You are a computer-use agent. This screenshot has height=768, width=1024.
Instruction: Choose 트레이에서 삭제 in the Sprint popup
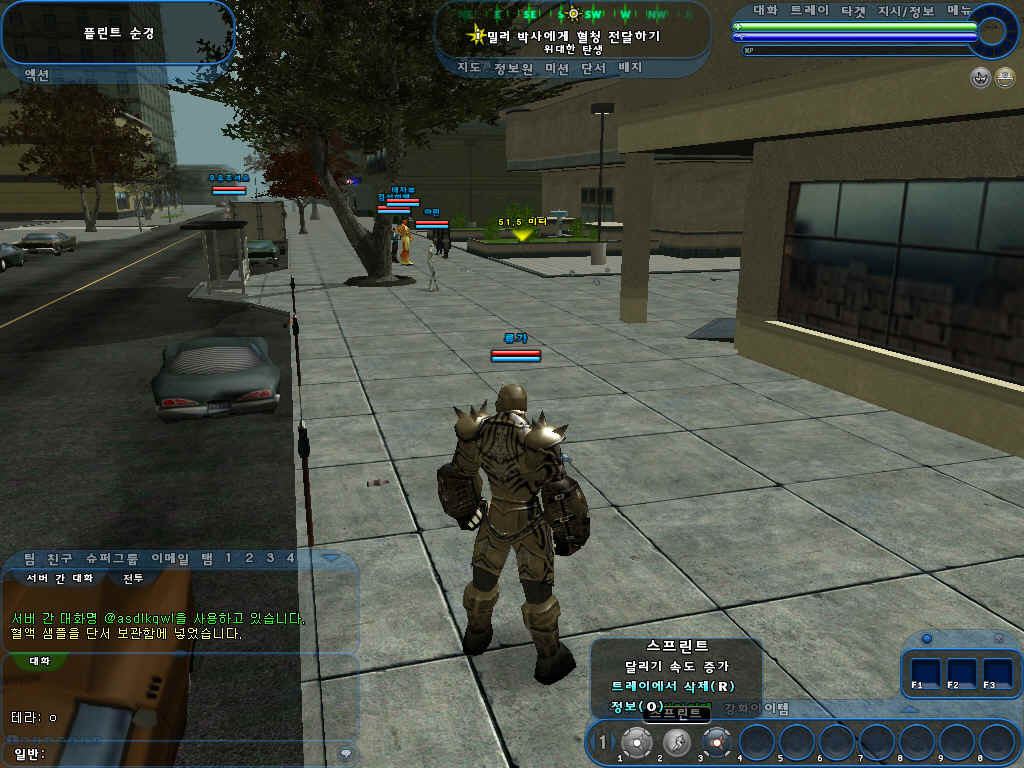[x=674, y=687]
